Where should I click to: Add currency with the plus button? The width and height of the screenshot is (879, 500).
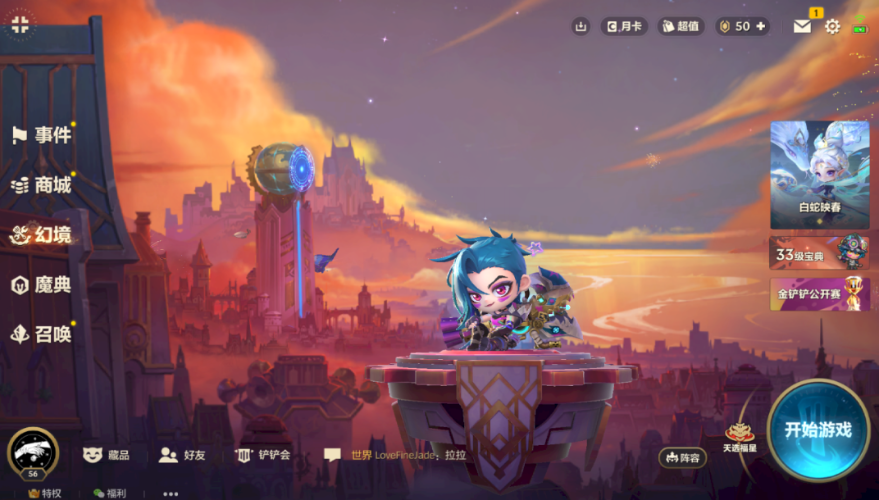tap(762, 27)
